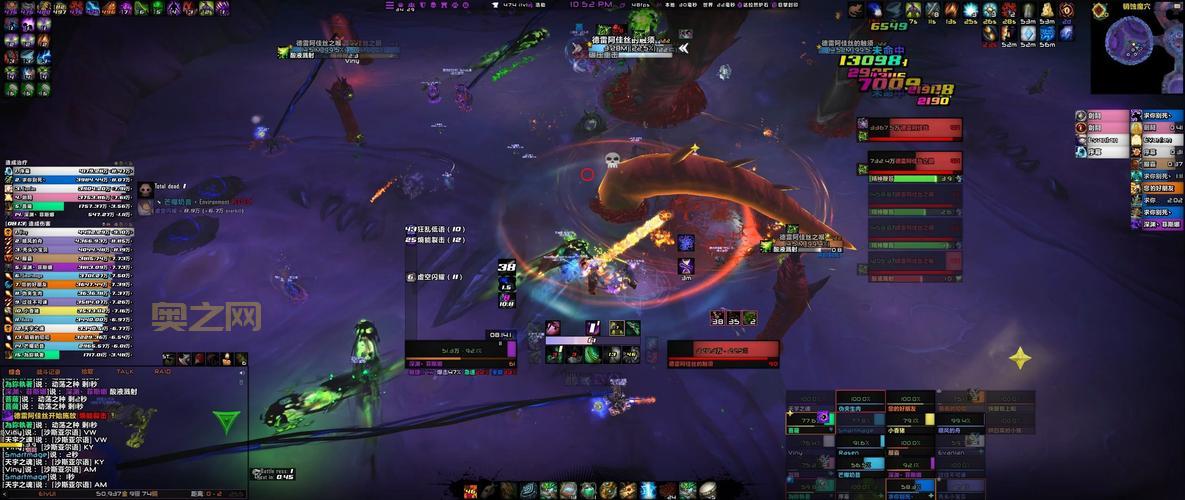The width and height of the screenshot is (1185, 500).
Task: Select the TALK chat tab
Action: [125, 371]
